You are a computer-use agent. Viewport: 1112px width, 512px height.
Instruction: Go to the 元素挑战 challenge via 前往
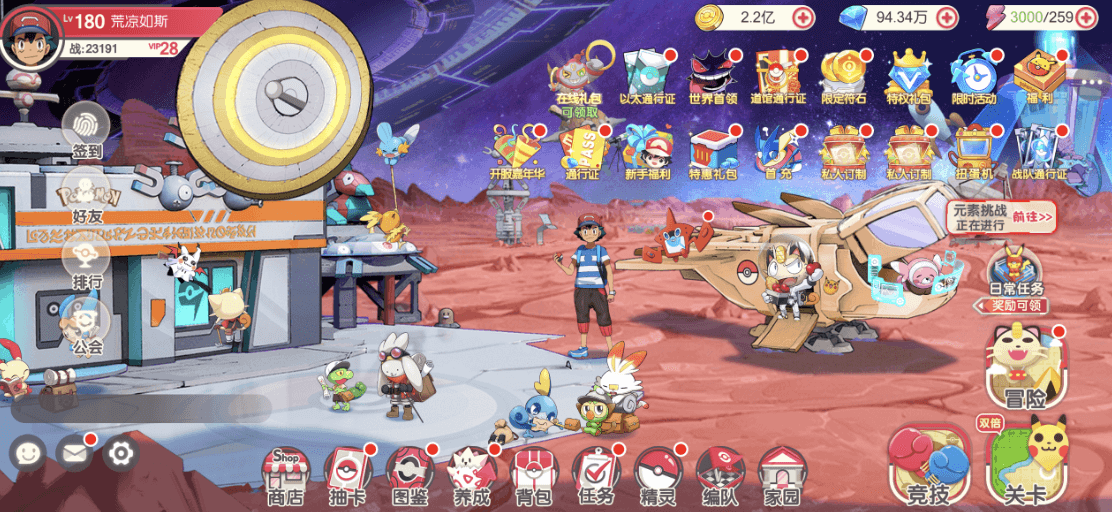coord(1033,216)
